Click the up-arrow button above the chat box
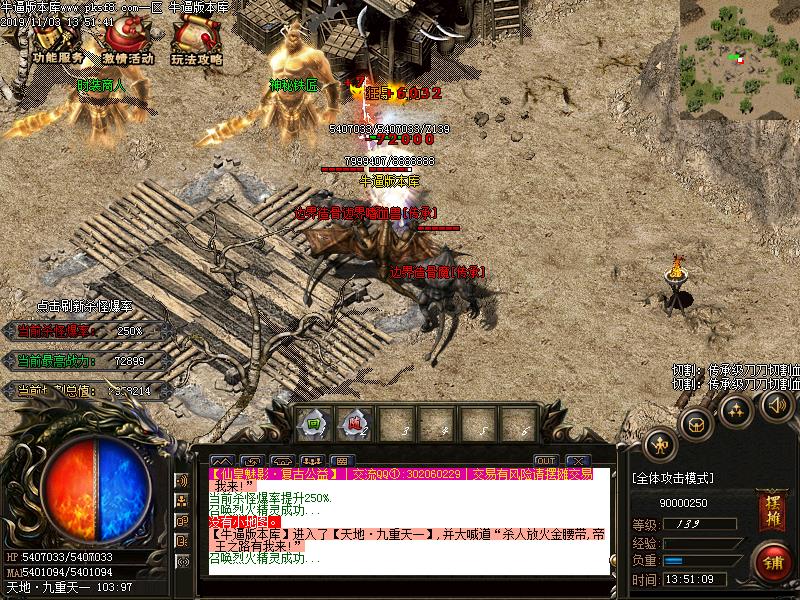 coord(220,461)
